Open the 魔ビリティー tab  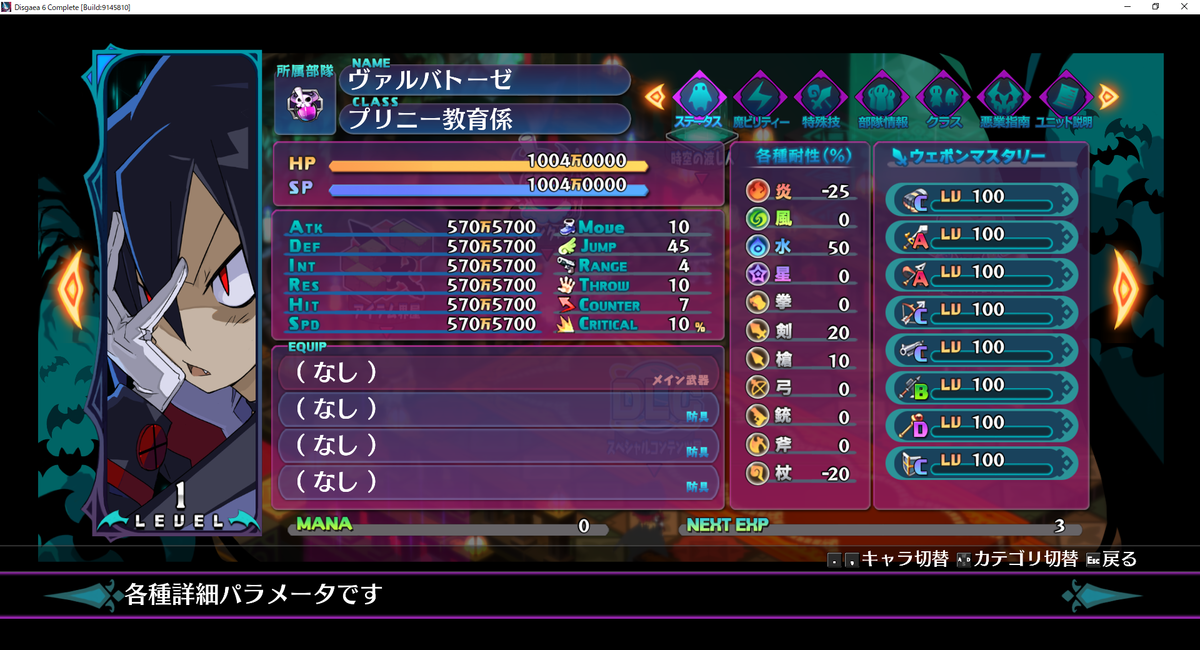pyautogui.click(x=759, y=100)
